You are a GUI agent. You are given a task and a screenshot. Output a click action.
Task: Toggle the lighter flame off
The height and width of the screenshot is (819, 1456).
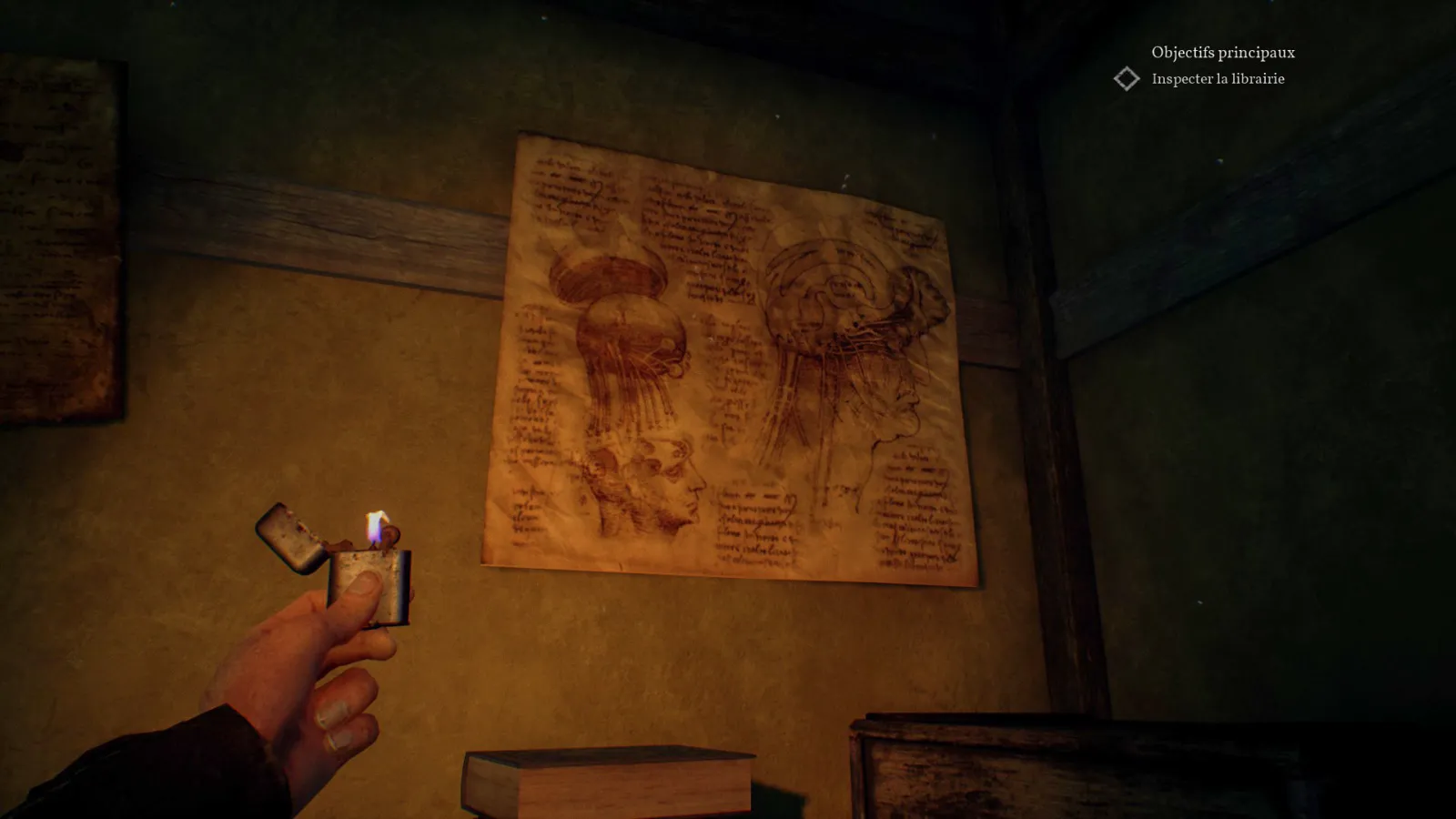pos(375,526)
